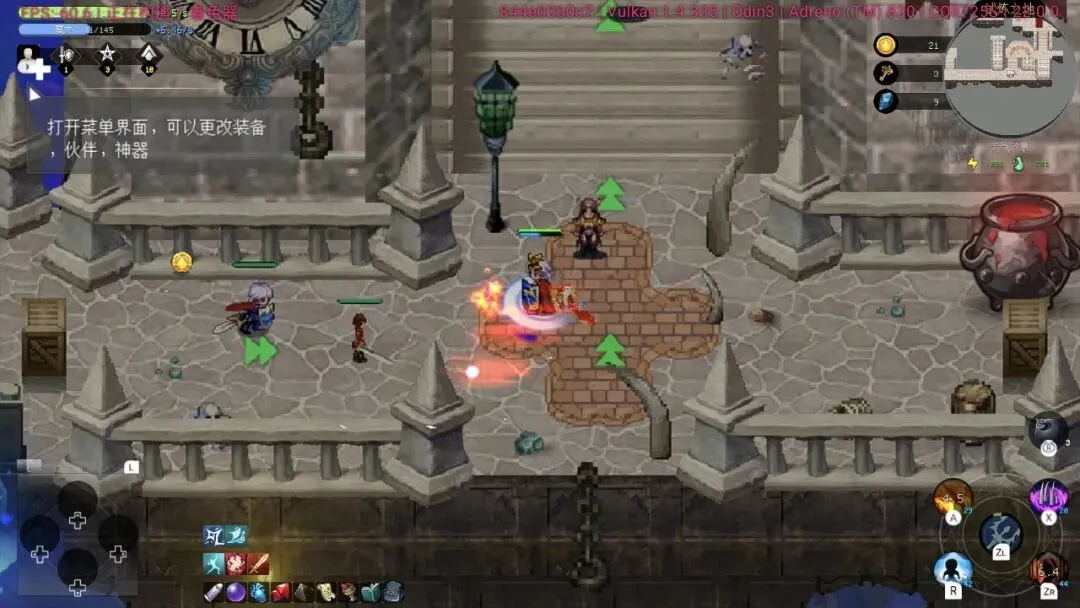This screenshot has width=1080, height=608.
Task: Tap the circular dungeon minimap
Action: click(x=1009, y=66)
